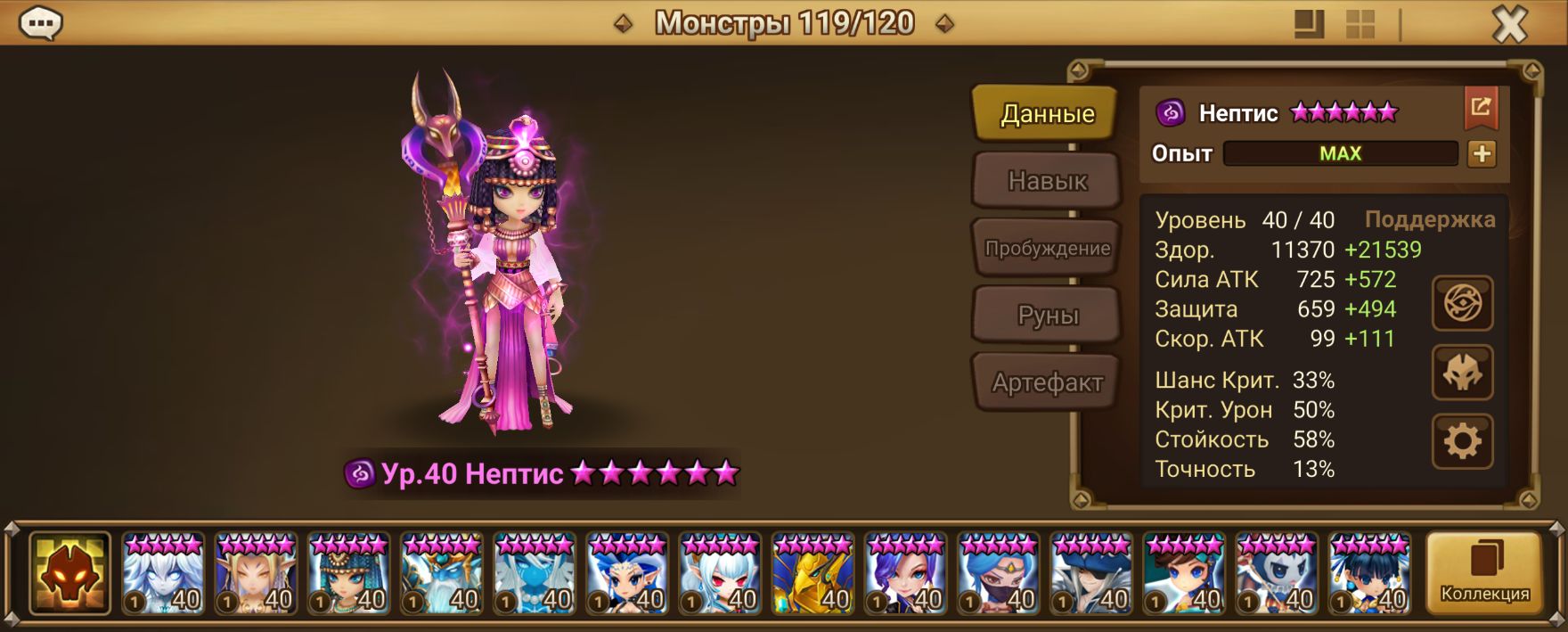The height and width of the screenshot is (632, 1568).
Task: Open the chat speech bubble
Action: point(40,24)
